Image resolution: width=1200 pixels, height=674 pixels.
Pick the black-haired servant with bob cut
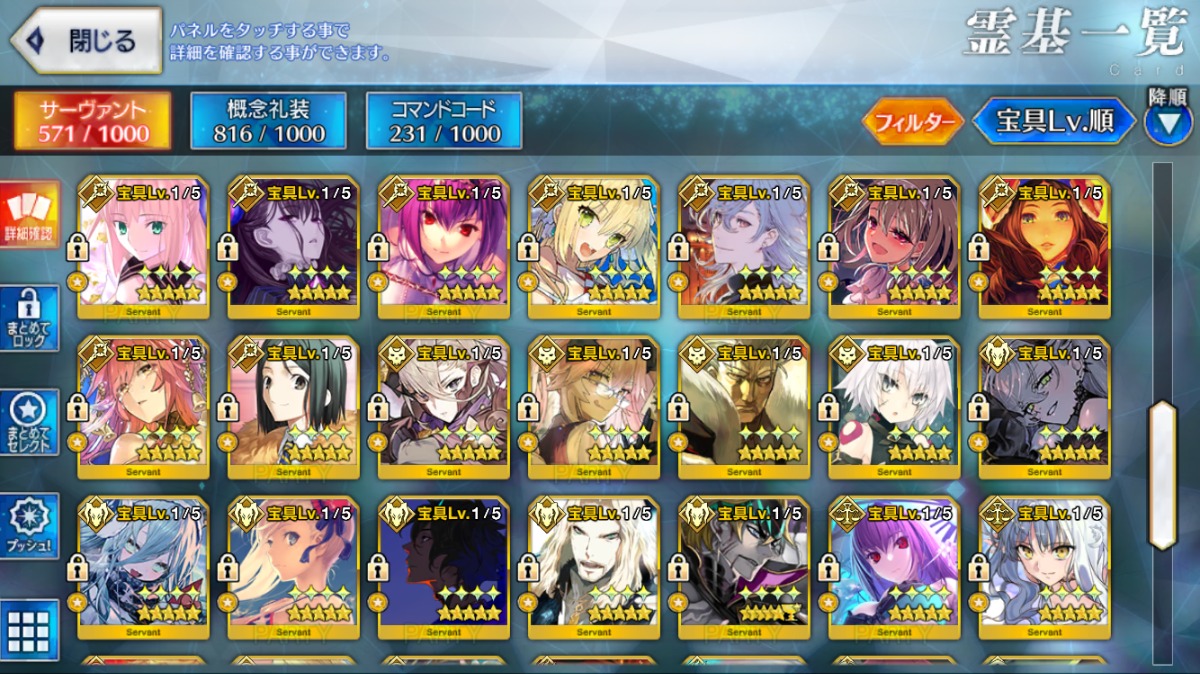[294, 407]
